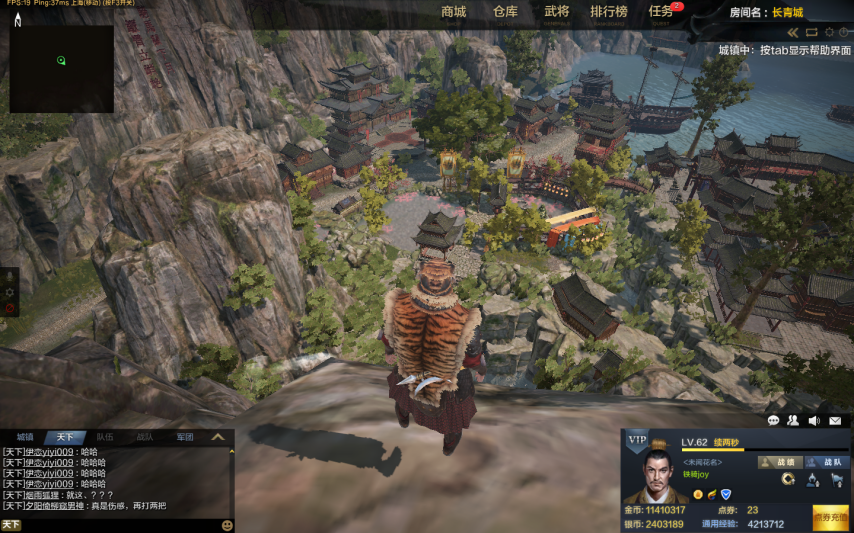
Task: Open the emoji smiley picker in chat
Action: click(x=227, y=525)
